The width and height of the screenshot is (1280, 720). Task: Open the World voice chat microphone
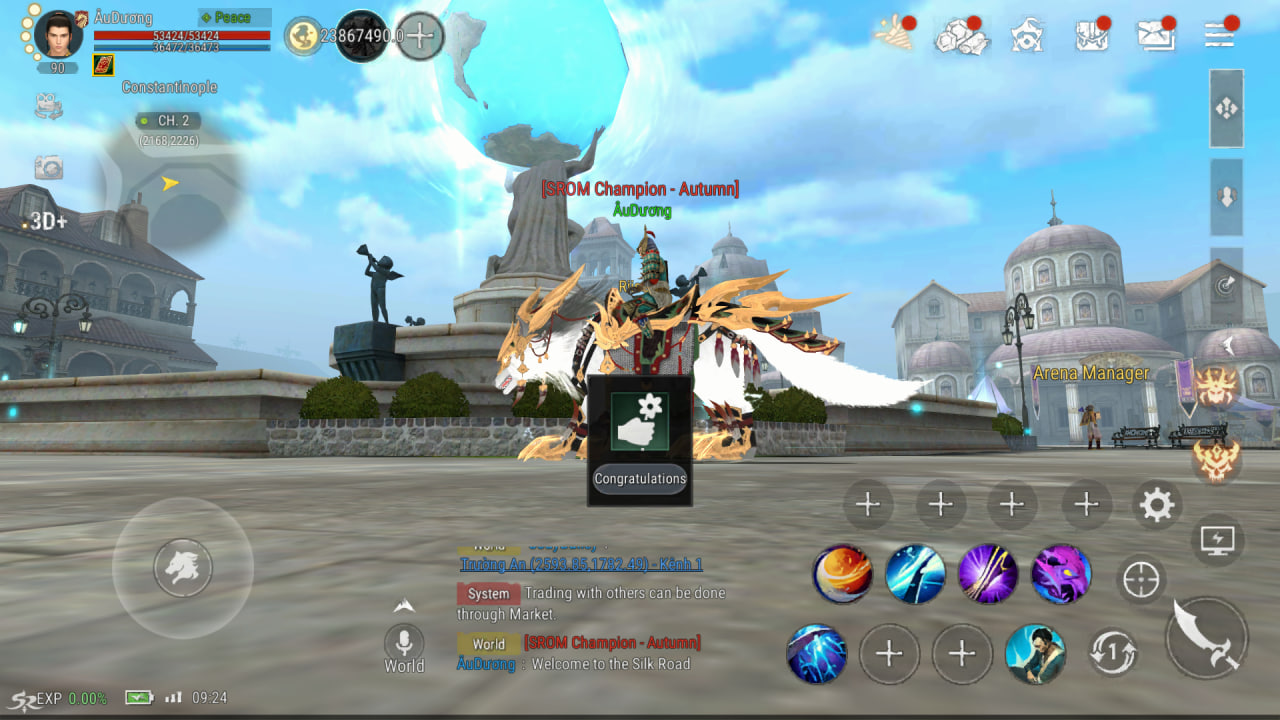tap(404, 642)
